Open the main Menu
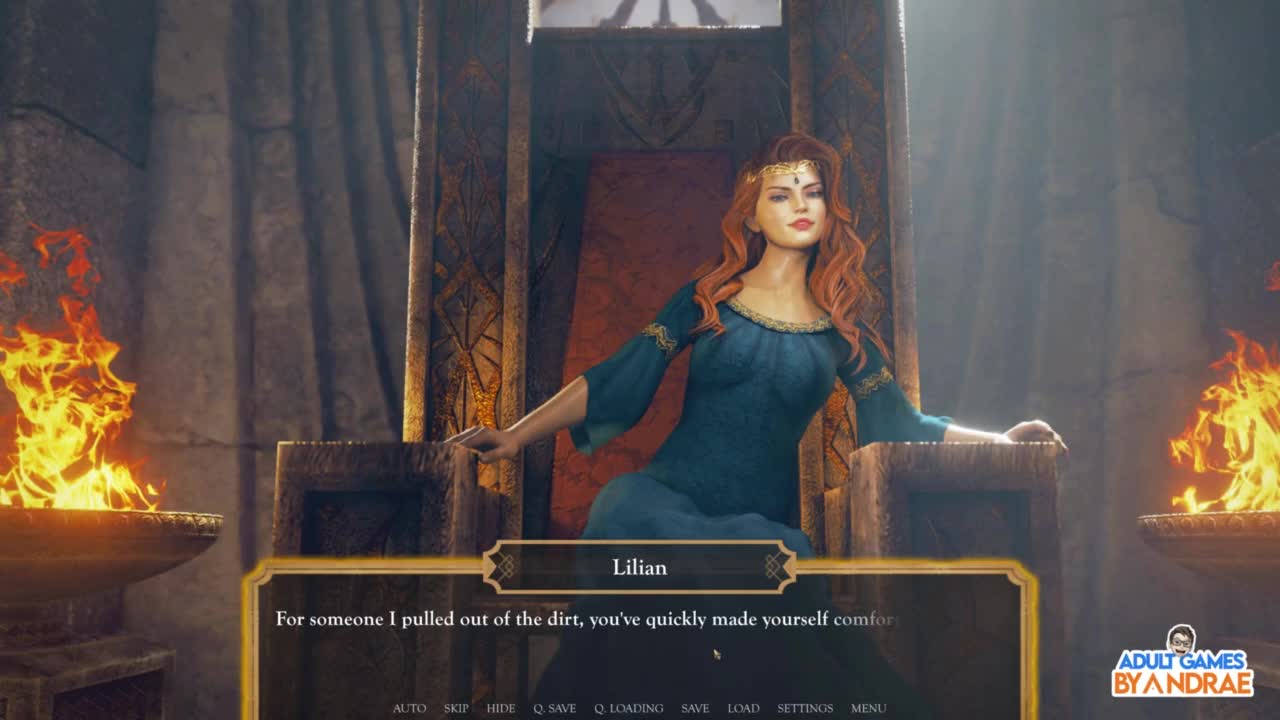 point(868,708)
